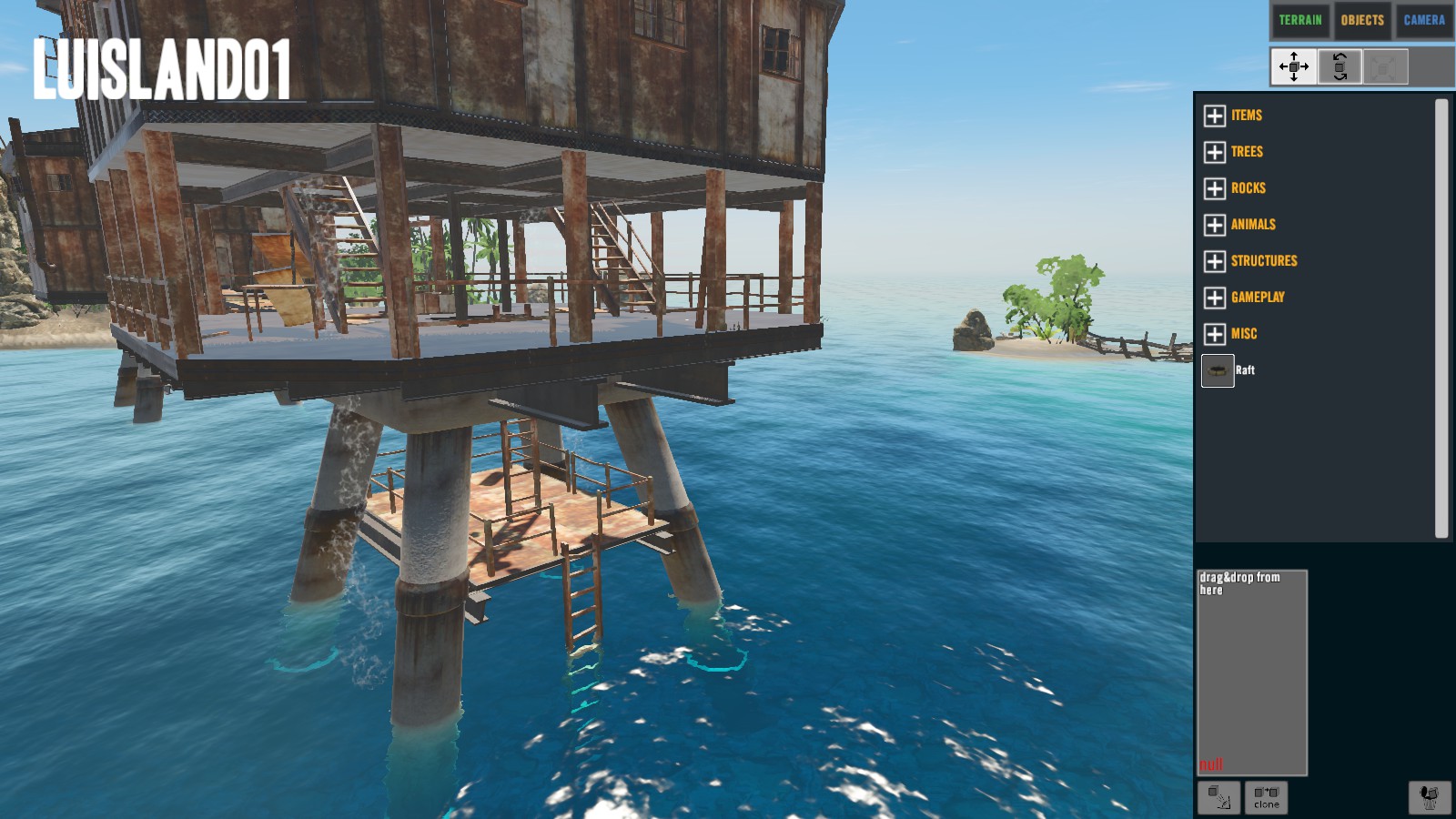The image size is (1456, 819).
Task: Switch to the Terrain tab
Action: coord(1299,20)
